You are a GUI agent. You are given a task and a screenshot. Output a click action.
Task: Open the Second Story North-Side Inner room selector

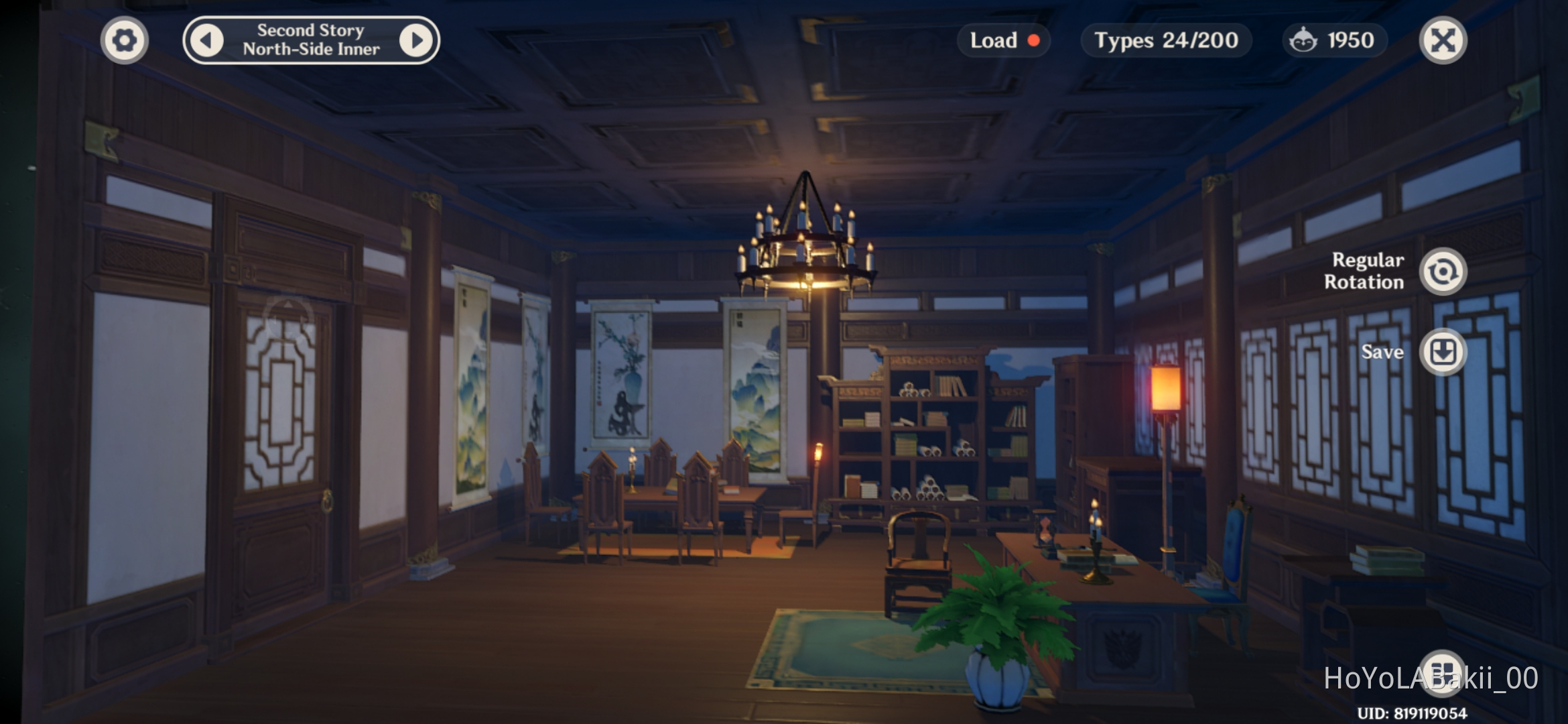click(312, 39)
